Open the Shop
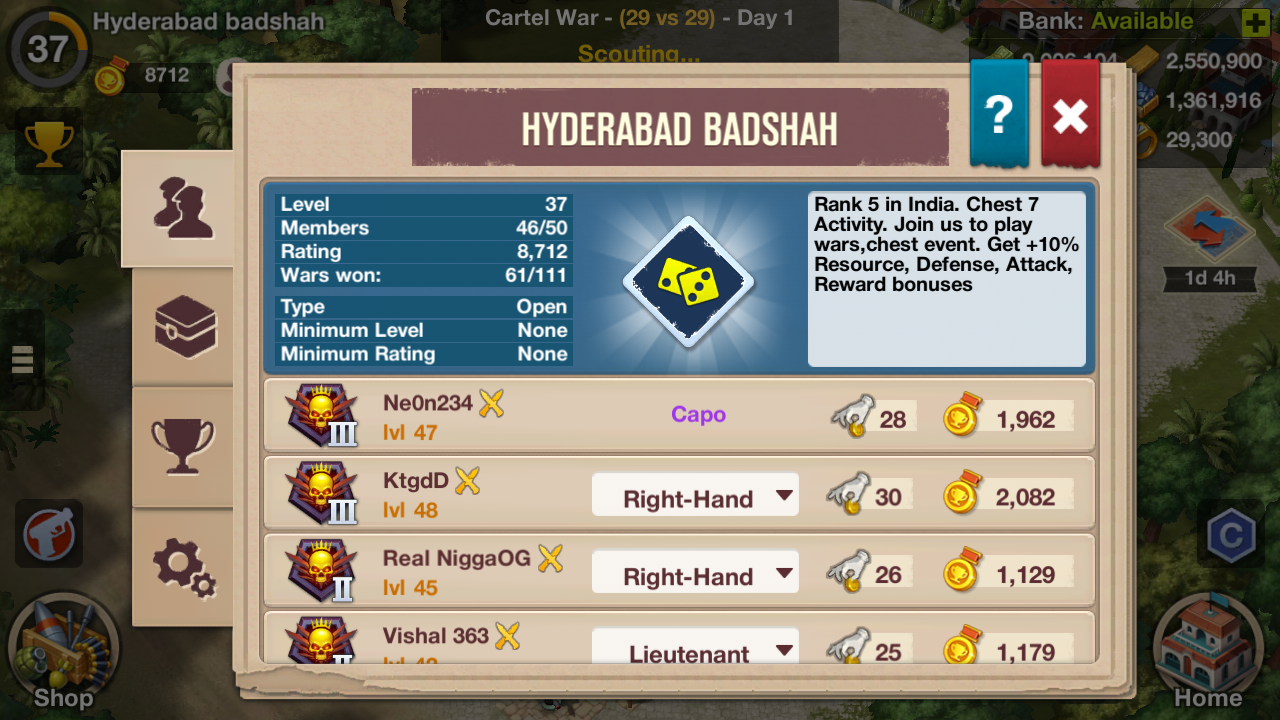Viewport: 1280px width, 720px height. 62,652
